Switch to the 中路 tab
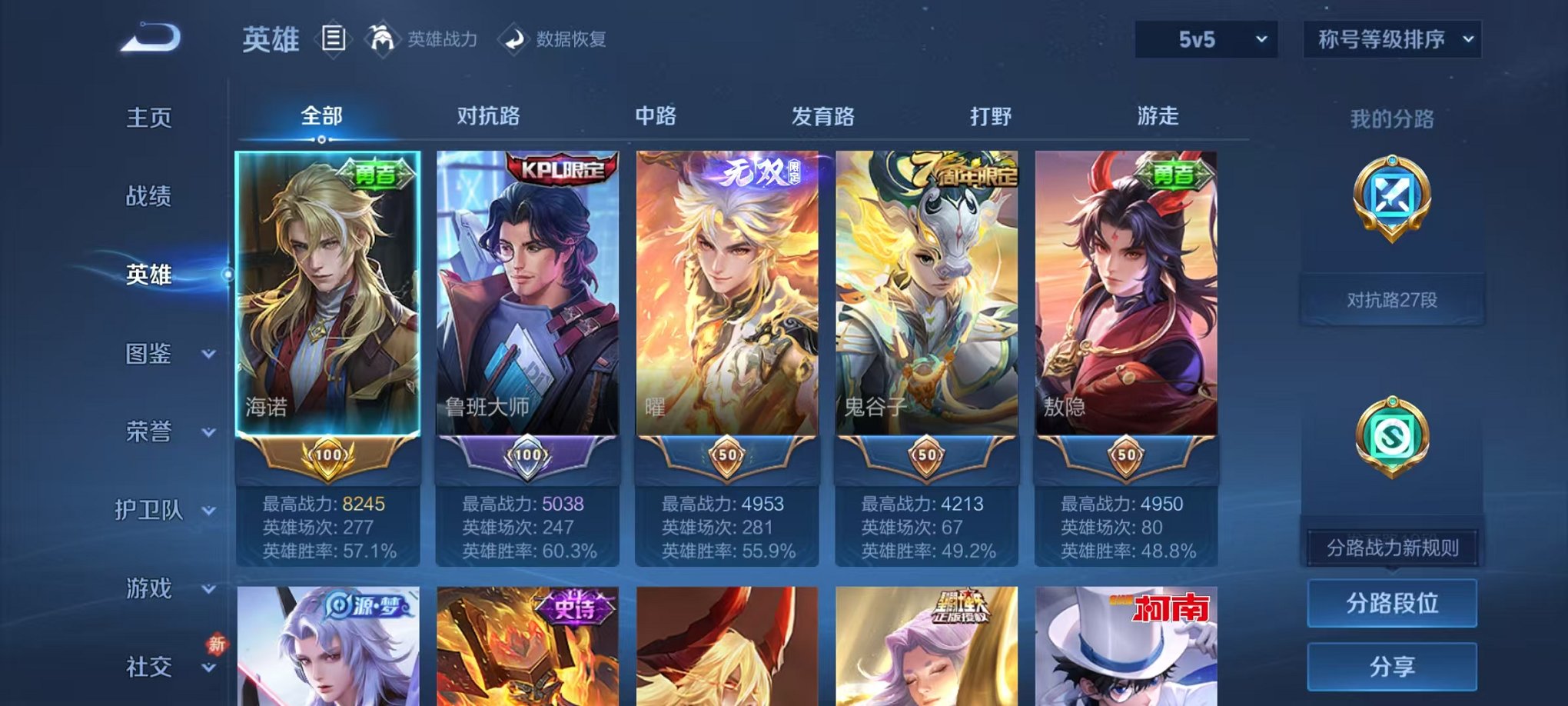The height and width of the screenshot is (706, 1568). (654, 115)
